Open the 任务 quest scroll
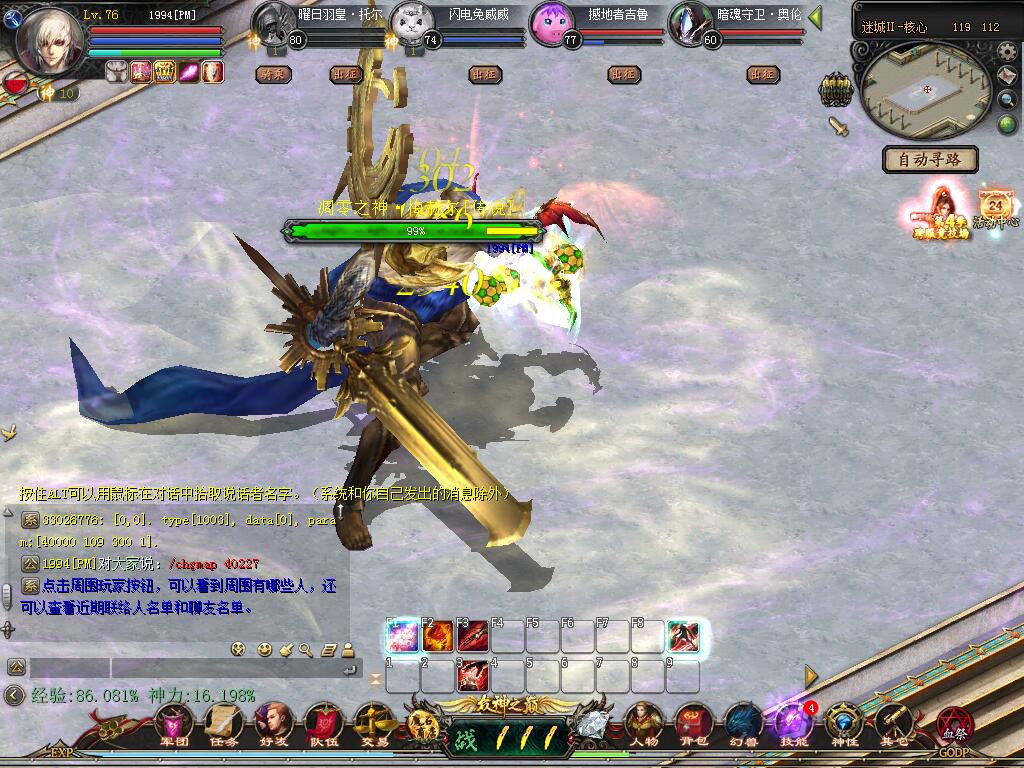The height and width of the screenshot is (768, 1024). [223, 722]
